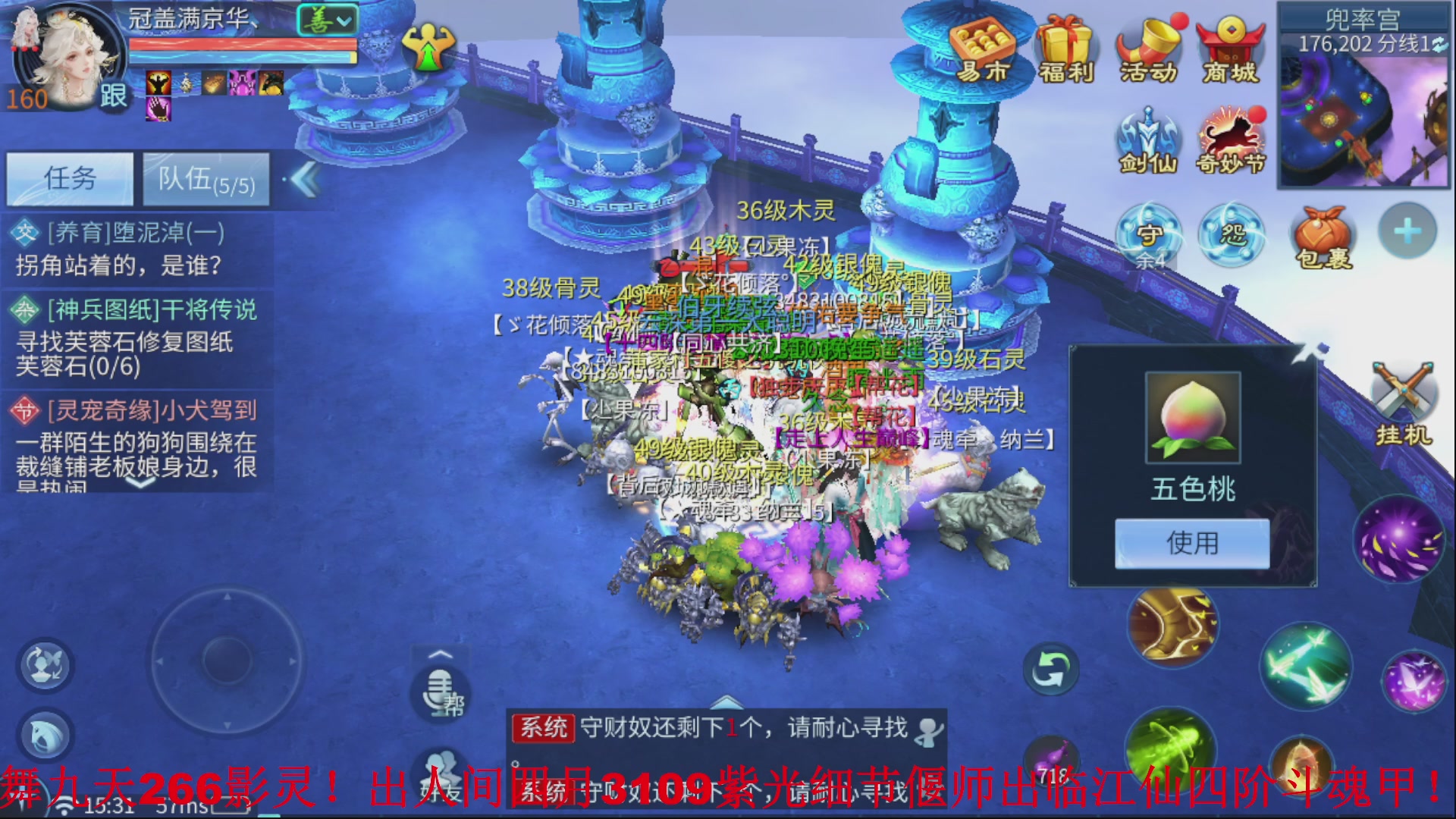Image resolution: width=1456 pixels, height=819 pixels.
Task: Switch to the 任务 quest tab
Action: [x=69, y=179]
